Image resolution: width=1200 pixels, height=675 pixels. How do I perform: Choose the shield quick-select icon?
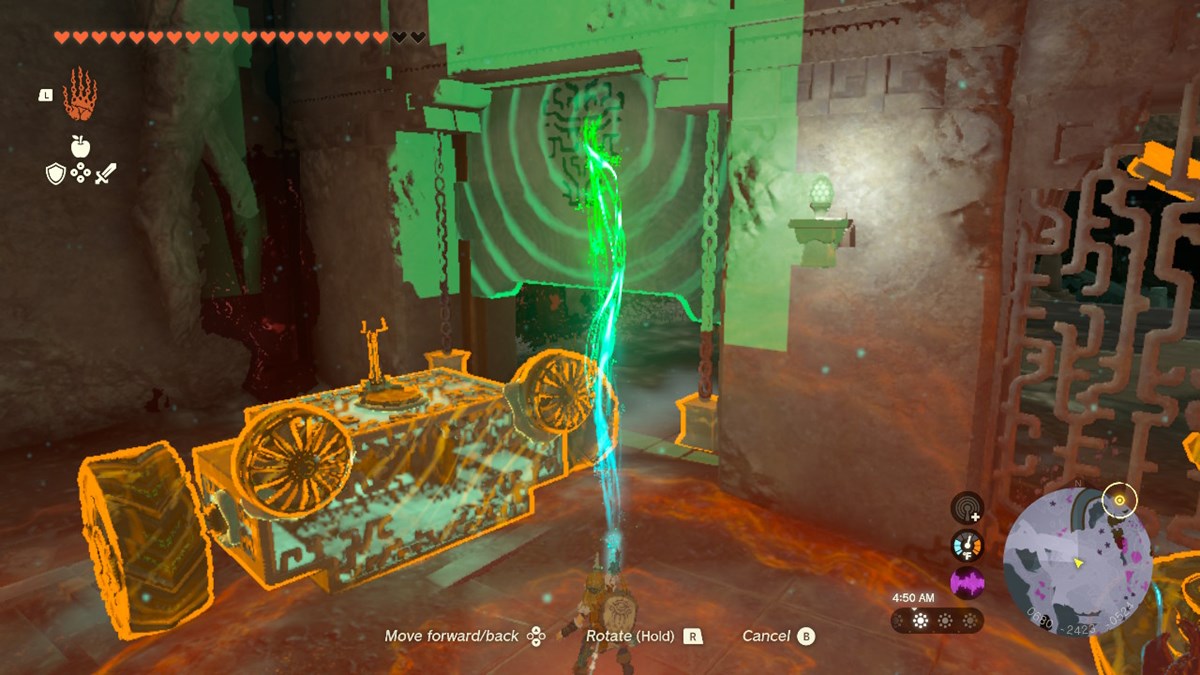tap(56, 174)
